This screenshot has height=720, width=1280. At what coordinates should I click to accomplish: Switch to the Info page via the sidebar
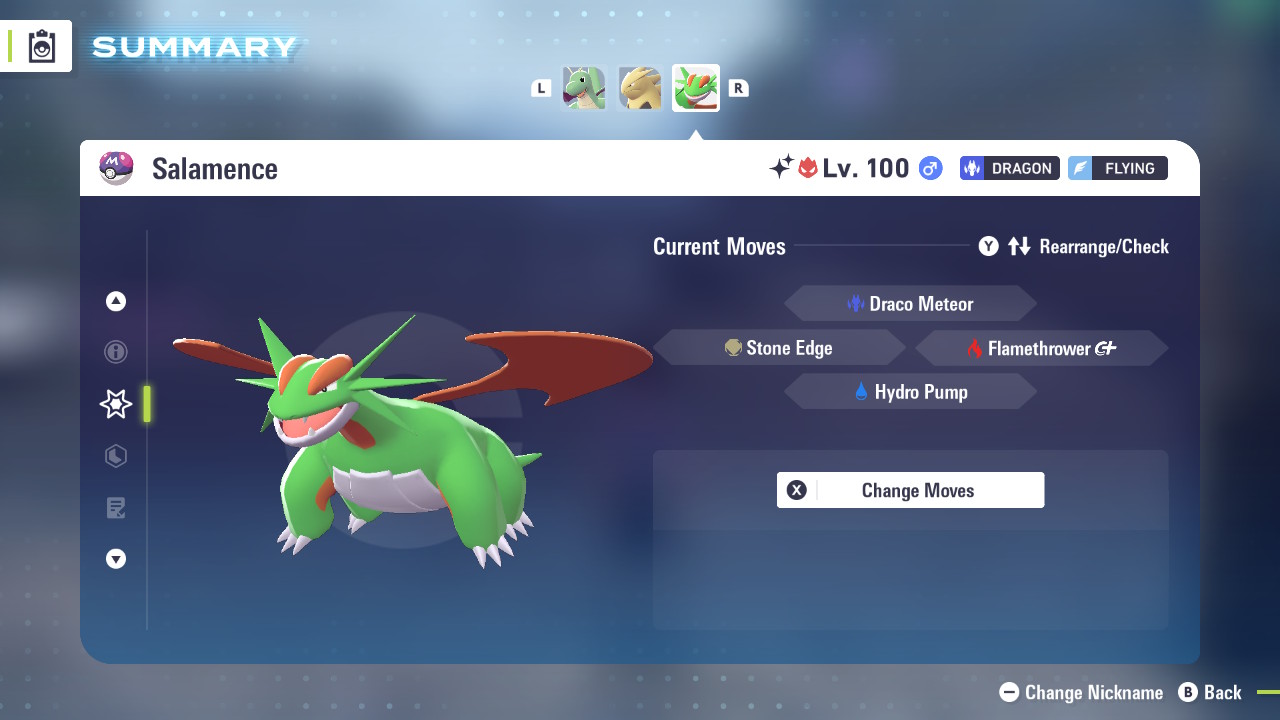[x=116, y=352]
